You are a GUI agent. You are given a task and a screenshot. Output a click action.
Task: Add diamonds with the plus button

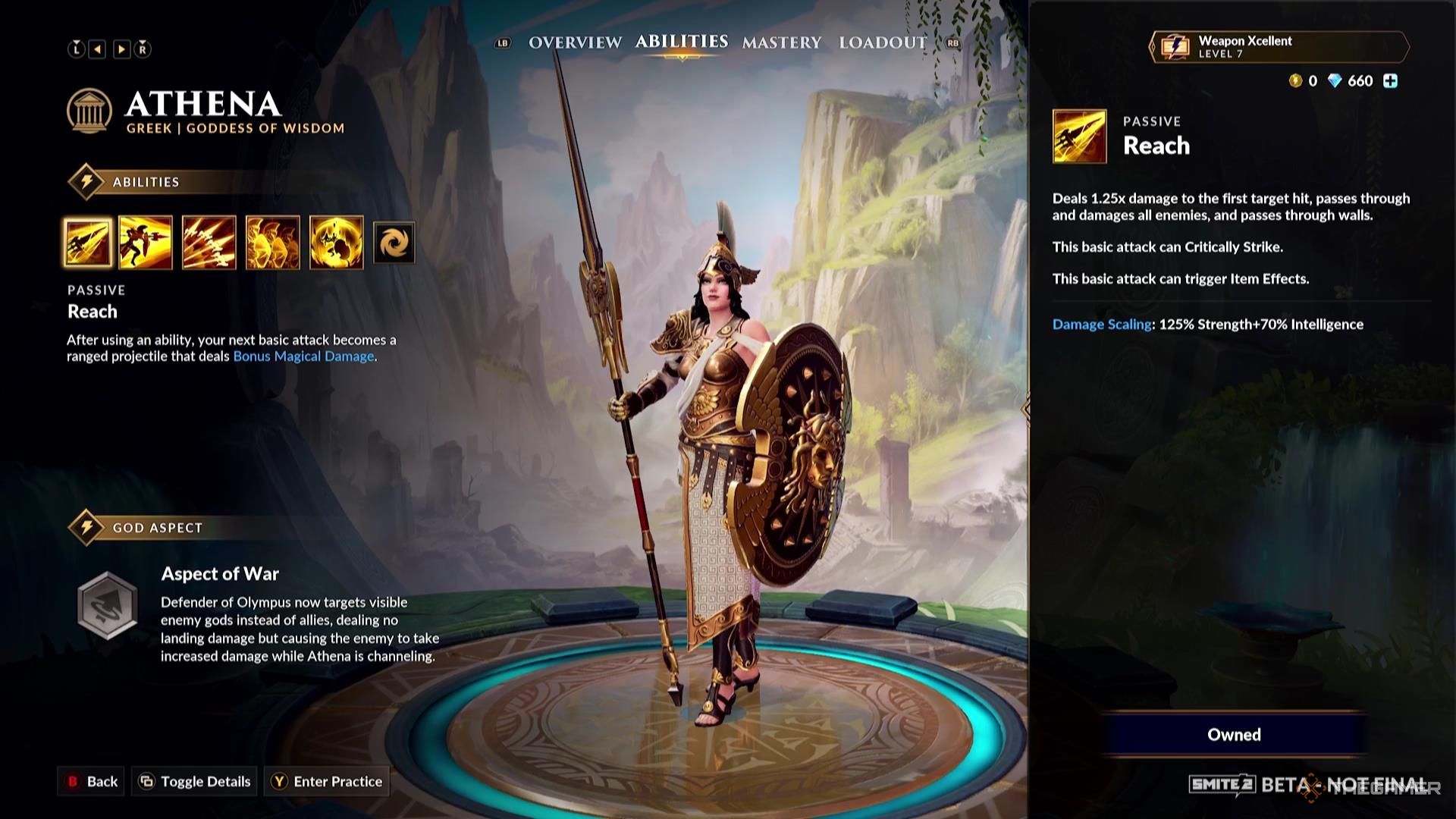pos(1390,81)
